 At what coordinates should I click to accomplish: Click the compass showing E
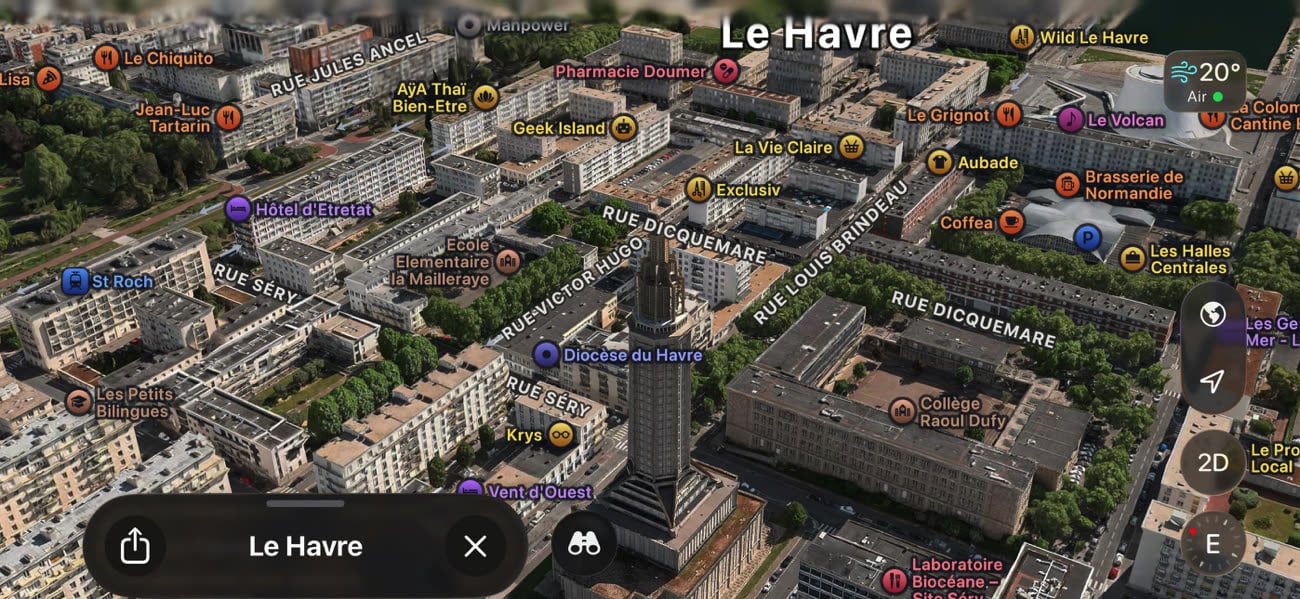1213,544
